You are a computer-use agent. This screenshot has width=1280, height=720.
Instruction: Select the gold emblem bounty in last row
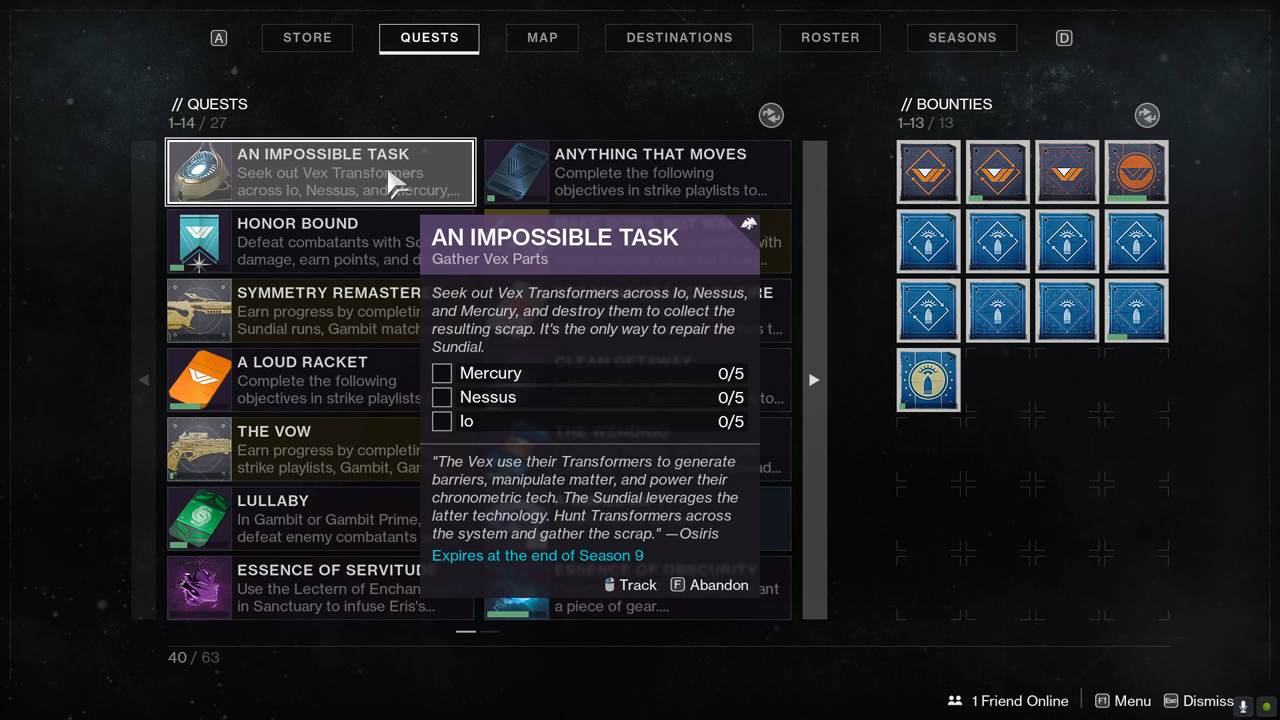[x=928, y=380]
